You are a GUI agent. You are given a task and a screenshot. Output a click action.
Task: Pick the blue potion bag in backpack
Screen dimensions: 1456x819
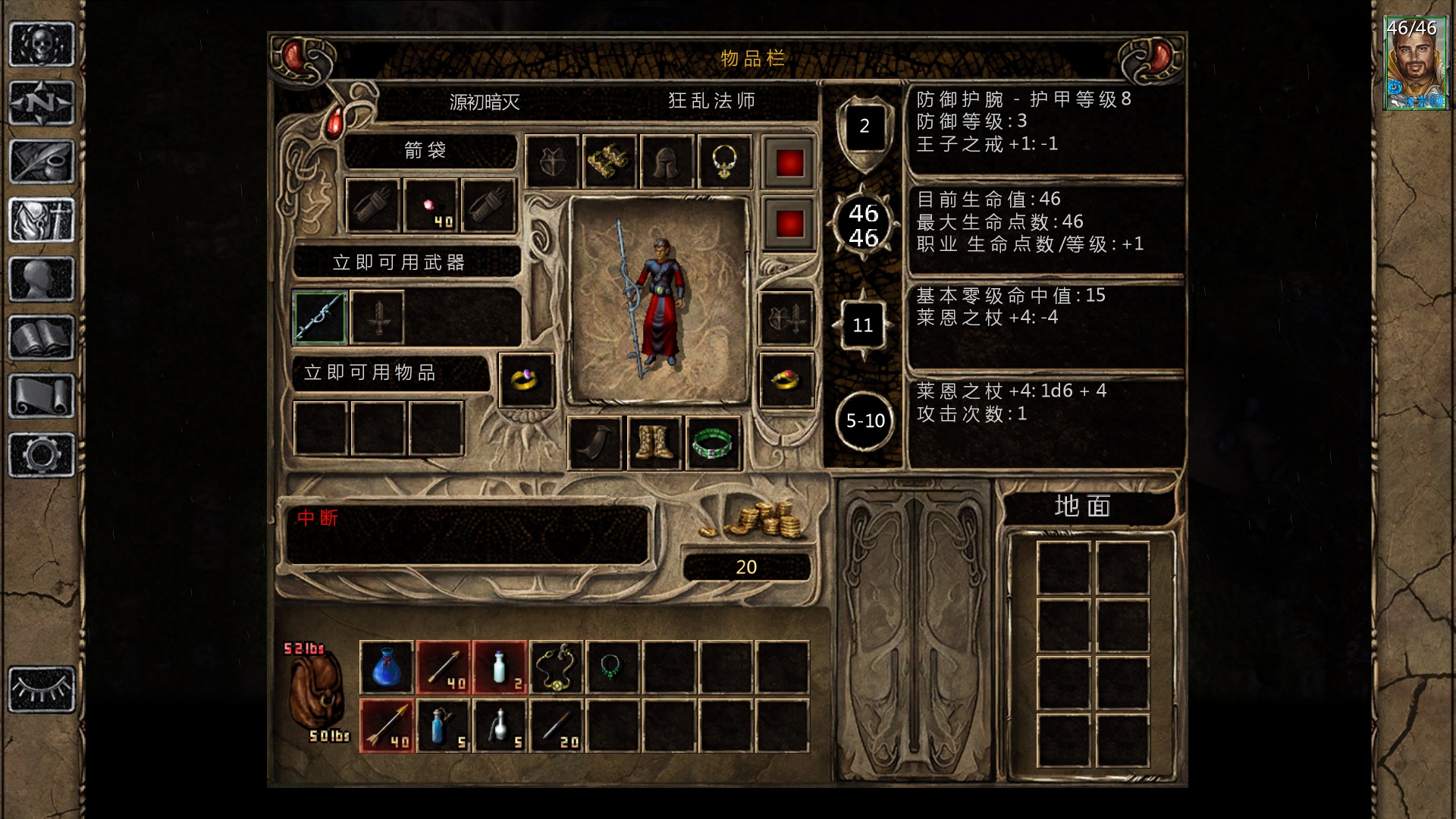387,667
